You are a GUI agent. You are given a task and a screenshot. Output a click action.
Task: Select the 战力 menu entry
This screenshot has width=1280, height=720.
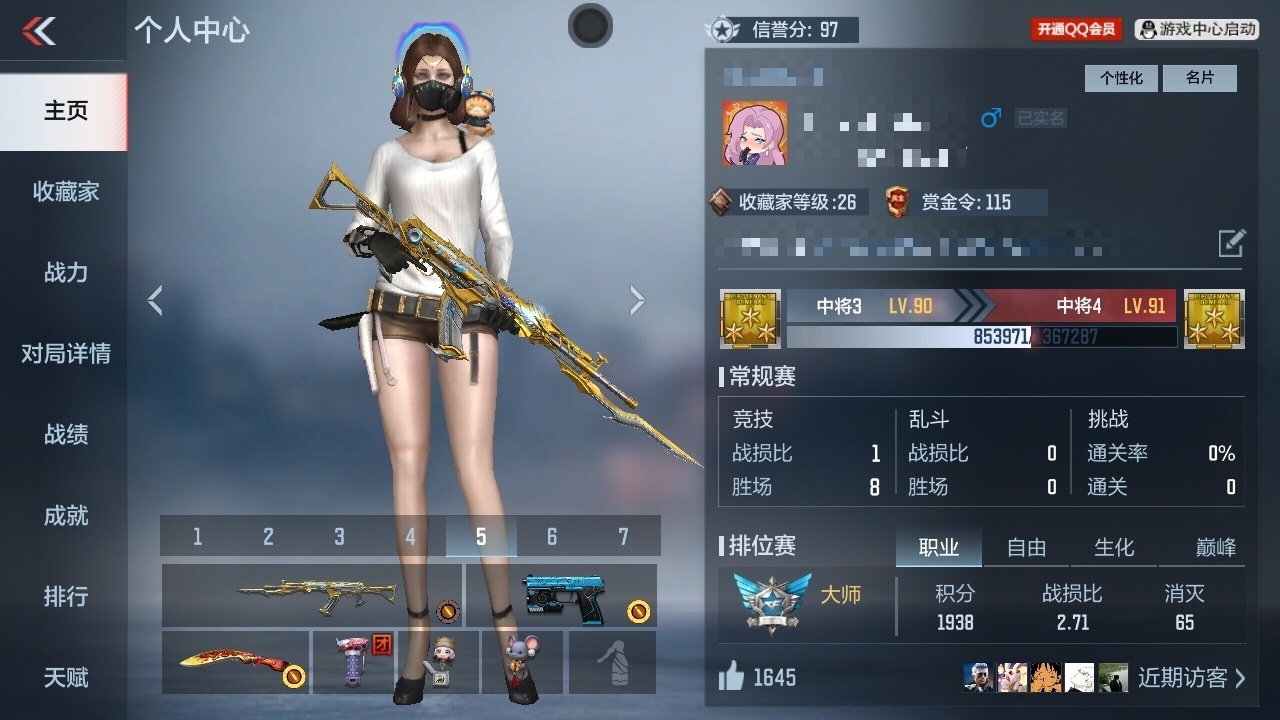pos(65,272)
